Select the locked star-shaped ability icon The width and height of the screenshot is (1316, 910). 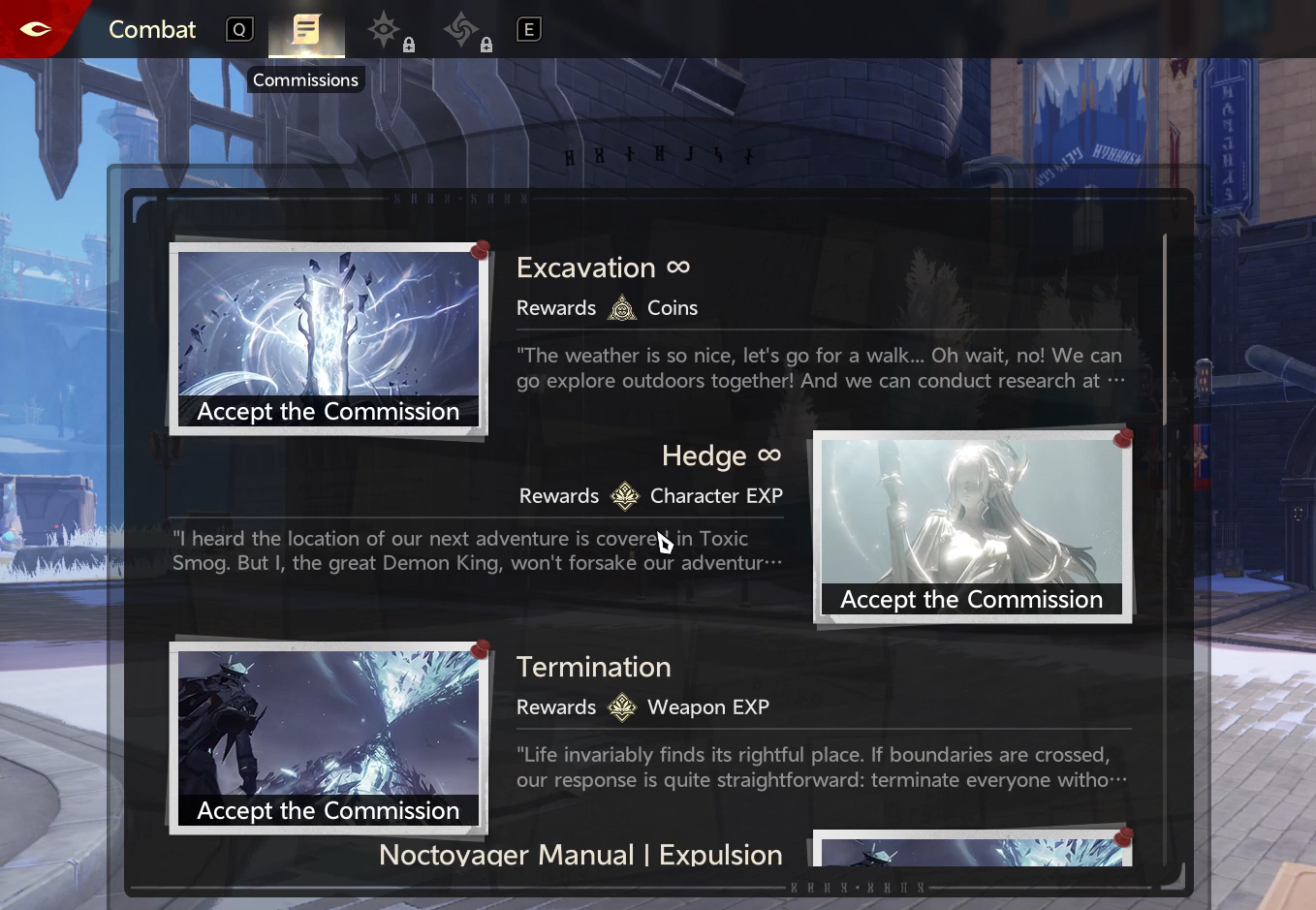pyautogui.click(x=385, y=30)
